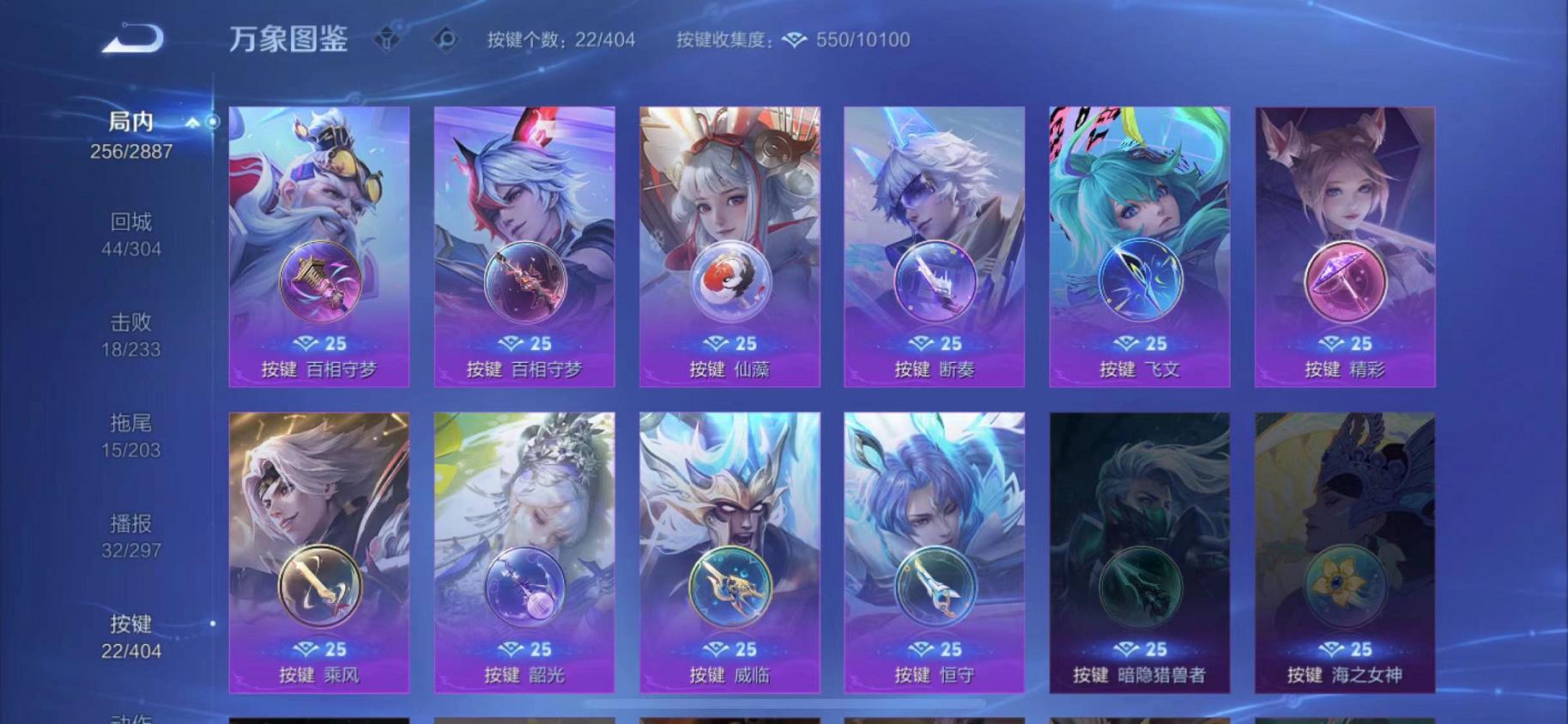Open the search magnifier icon in top bar

[444, 39]
